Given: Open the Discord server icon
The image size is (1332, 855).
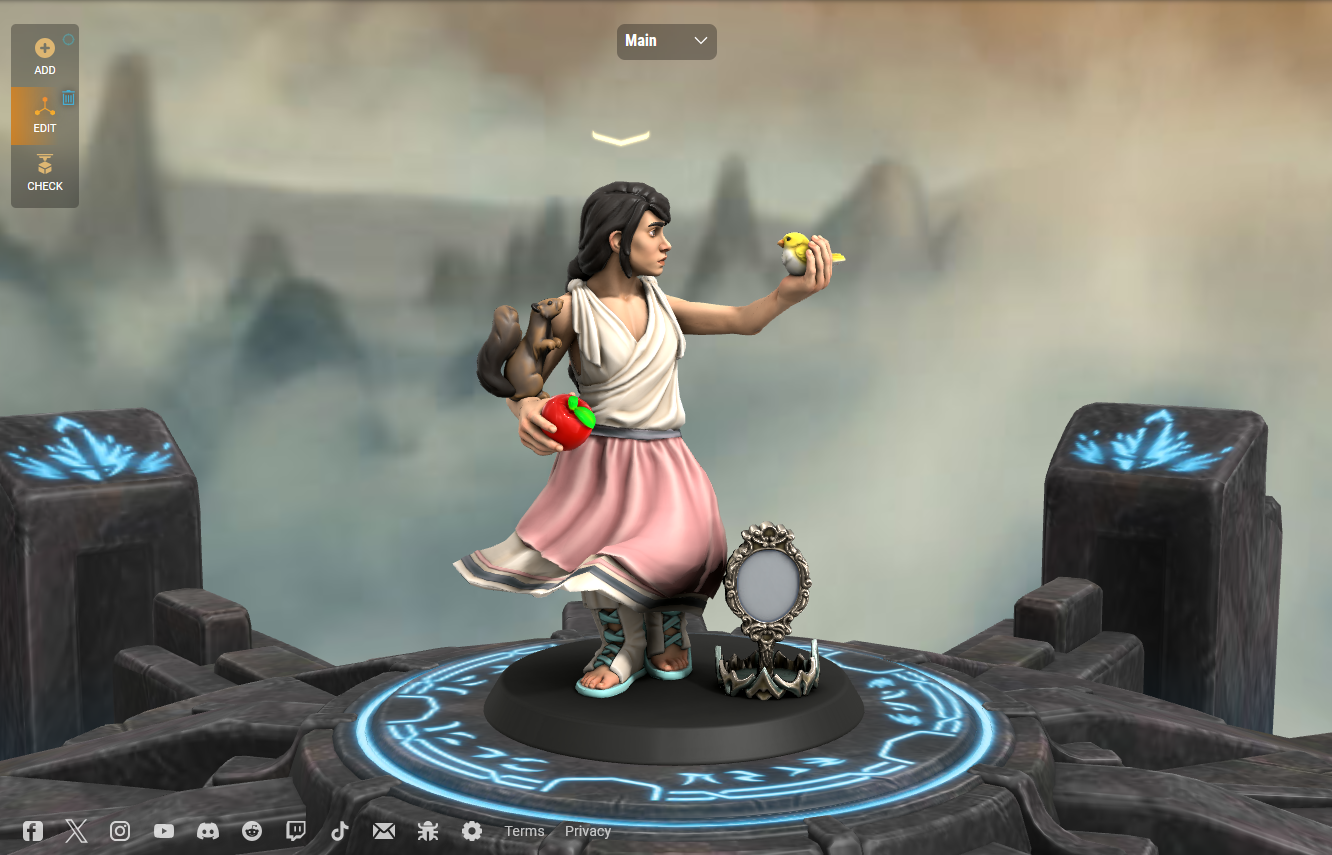Looking at the screenshot, I should point(207,831).
